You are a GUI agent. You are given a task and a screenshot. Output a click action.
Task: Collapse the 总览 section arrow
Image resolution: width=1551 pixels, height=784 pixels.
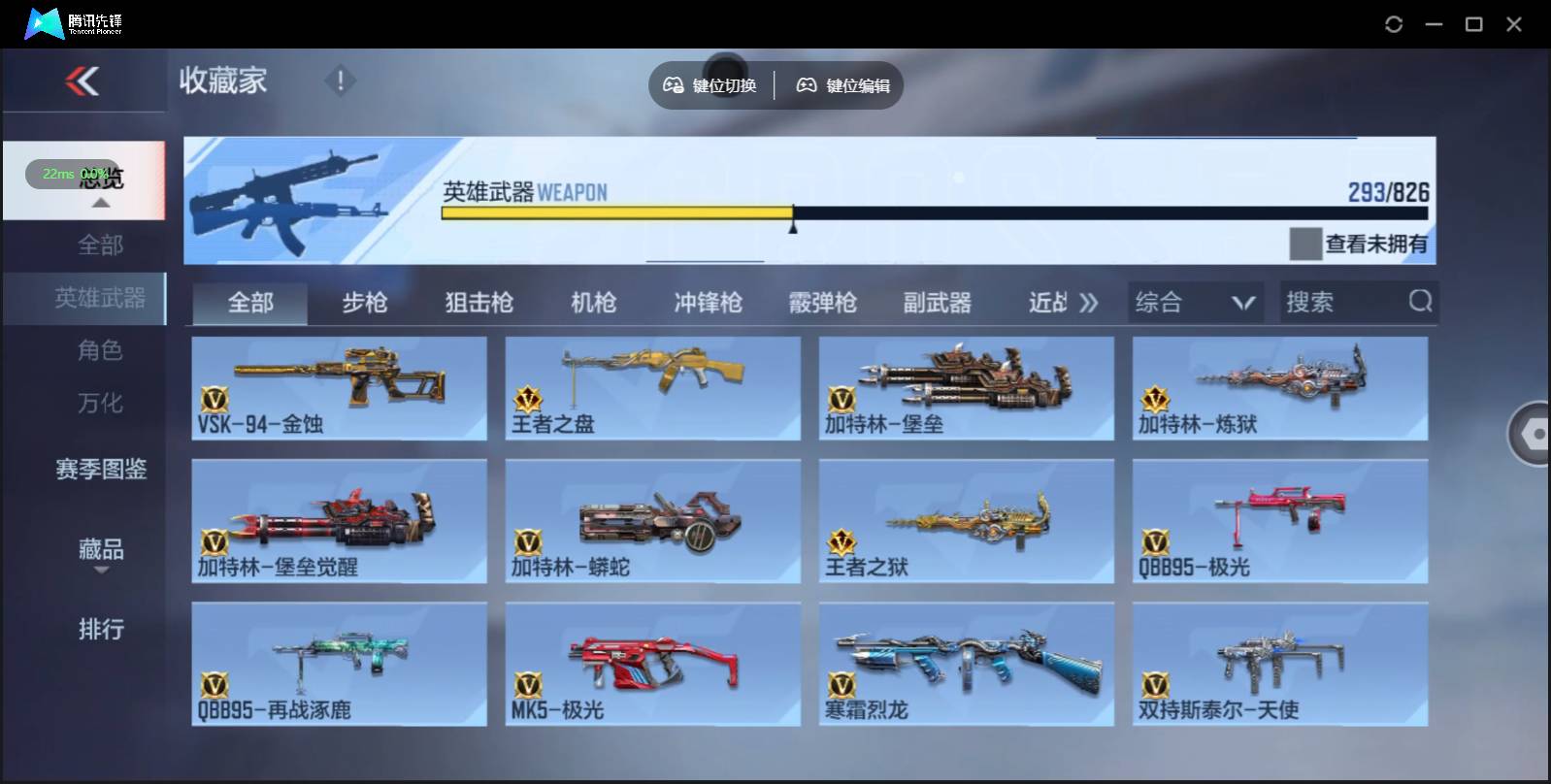coord(100,201)
